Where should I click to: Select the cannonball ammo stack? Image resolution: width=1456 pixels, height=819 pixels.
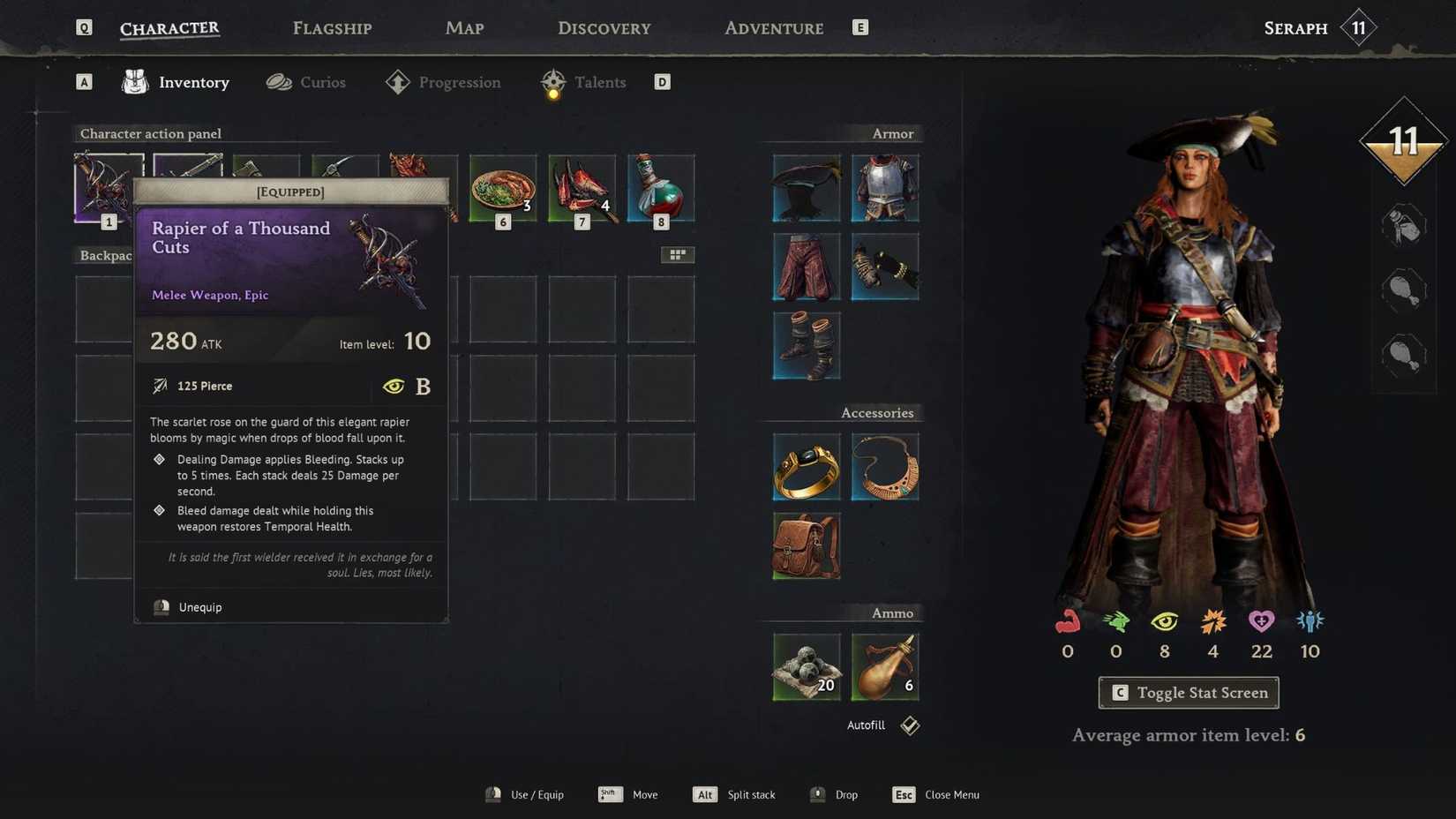point(805,666)
